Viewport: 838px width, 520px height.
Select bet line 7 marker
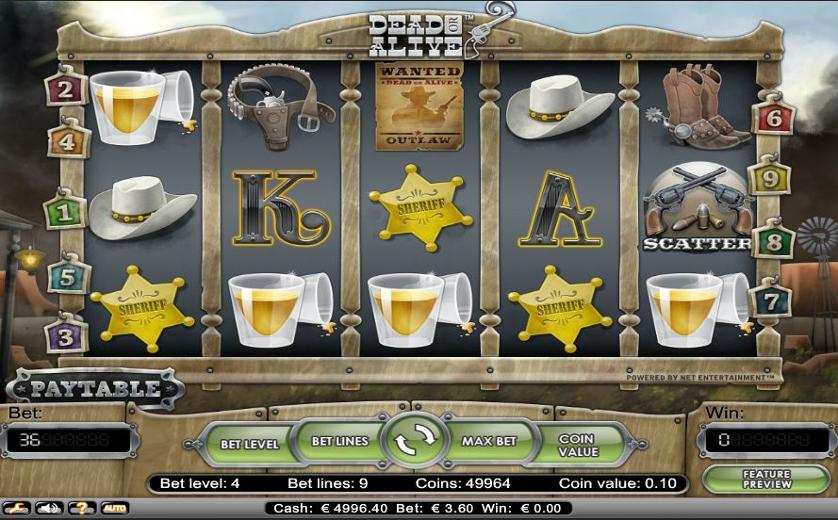click(x=771, y=300)
